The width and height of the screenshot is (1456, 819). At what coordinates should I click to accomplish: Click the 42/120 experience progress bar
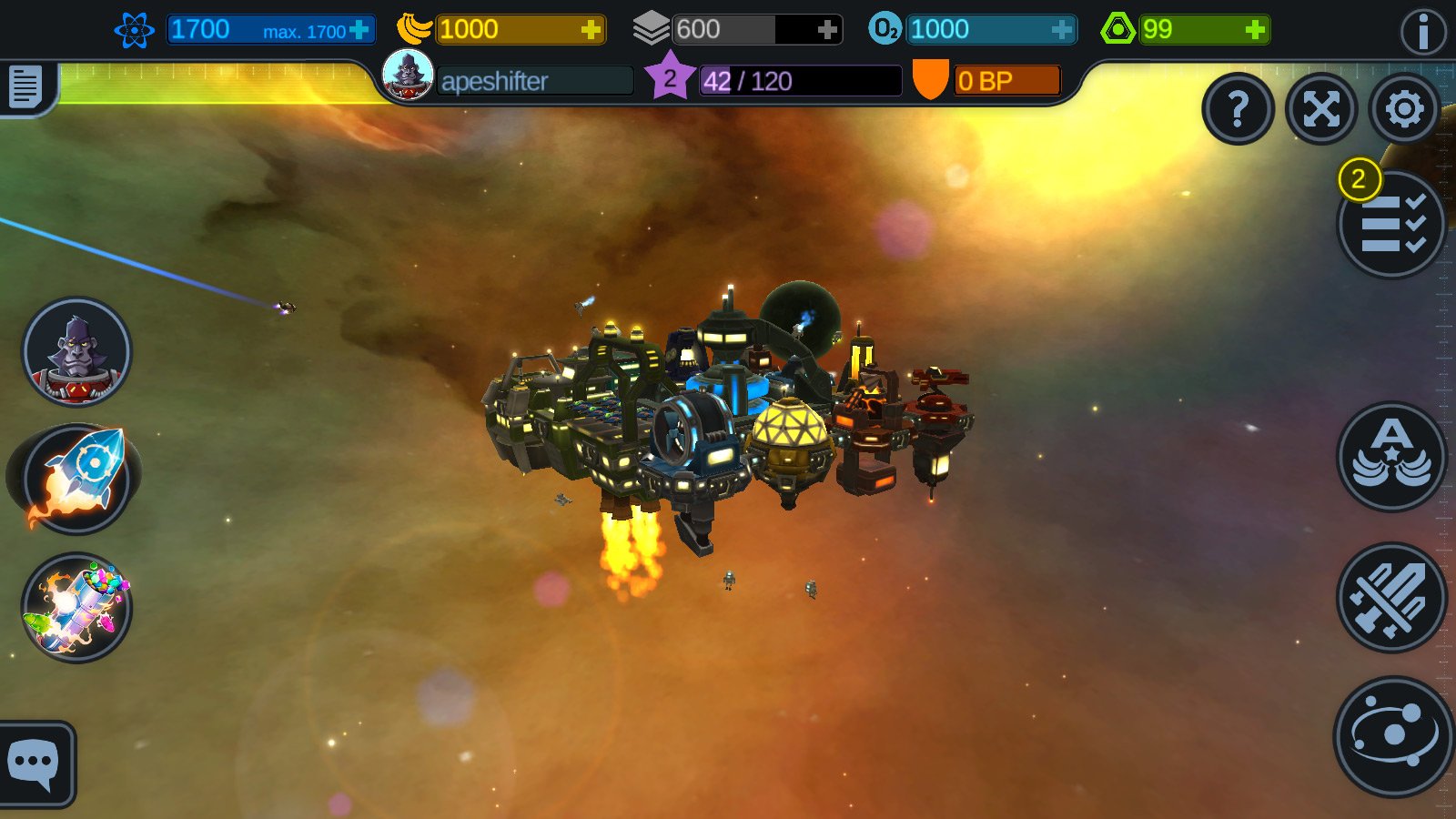(x=799, y=81)
